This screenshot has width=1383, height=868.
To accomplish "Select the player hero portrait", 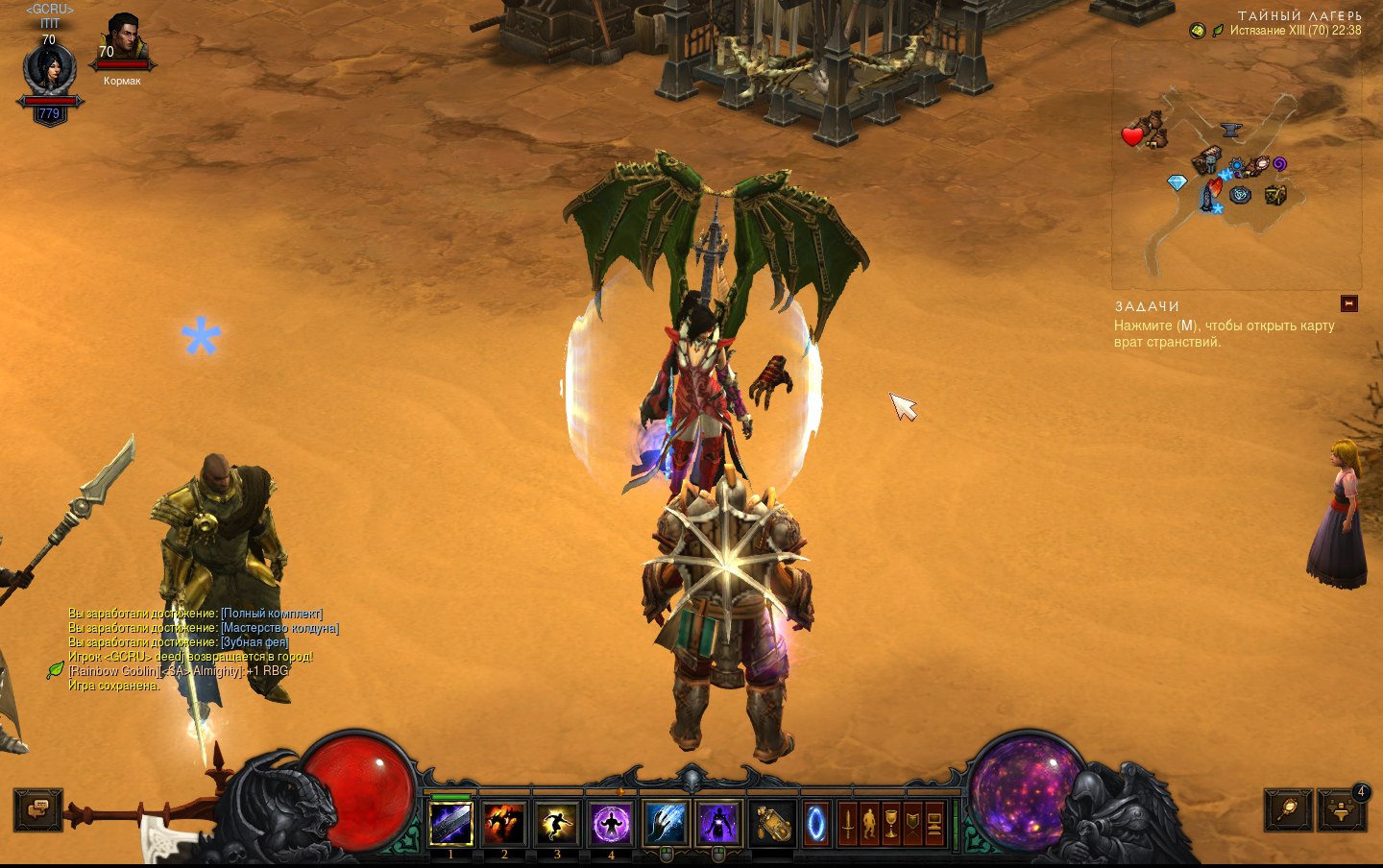I will (49, 70).
